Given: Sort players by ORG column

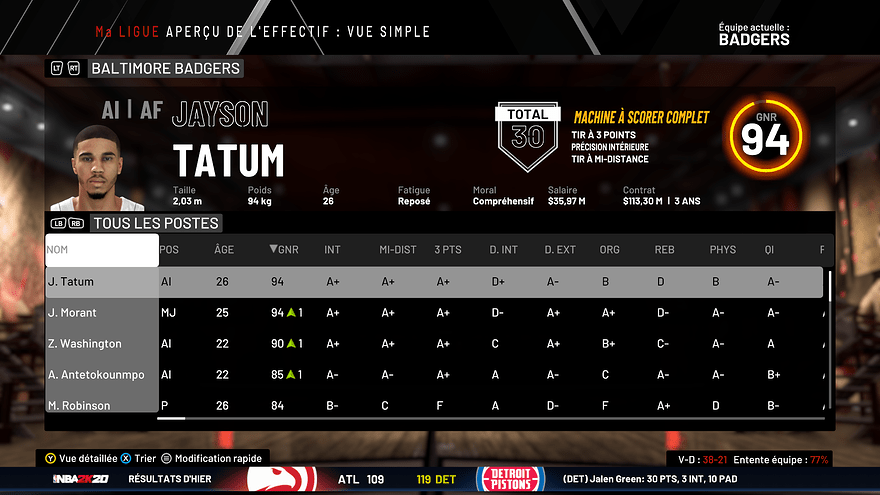Looking at the screenshot, I should pos(610,250).
